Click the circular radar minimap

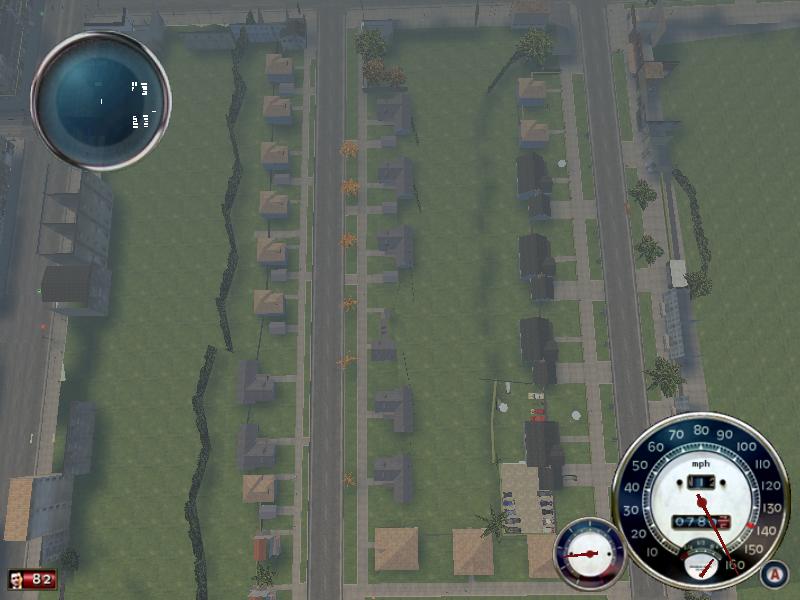[101, 101]
